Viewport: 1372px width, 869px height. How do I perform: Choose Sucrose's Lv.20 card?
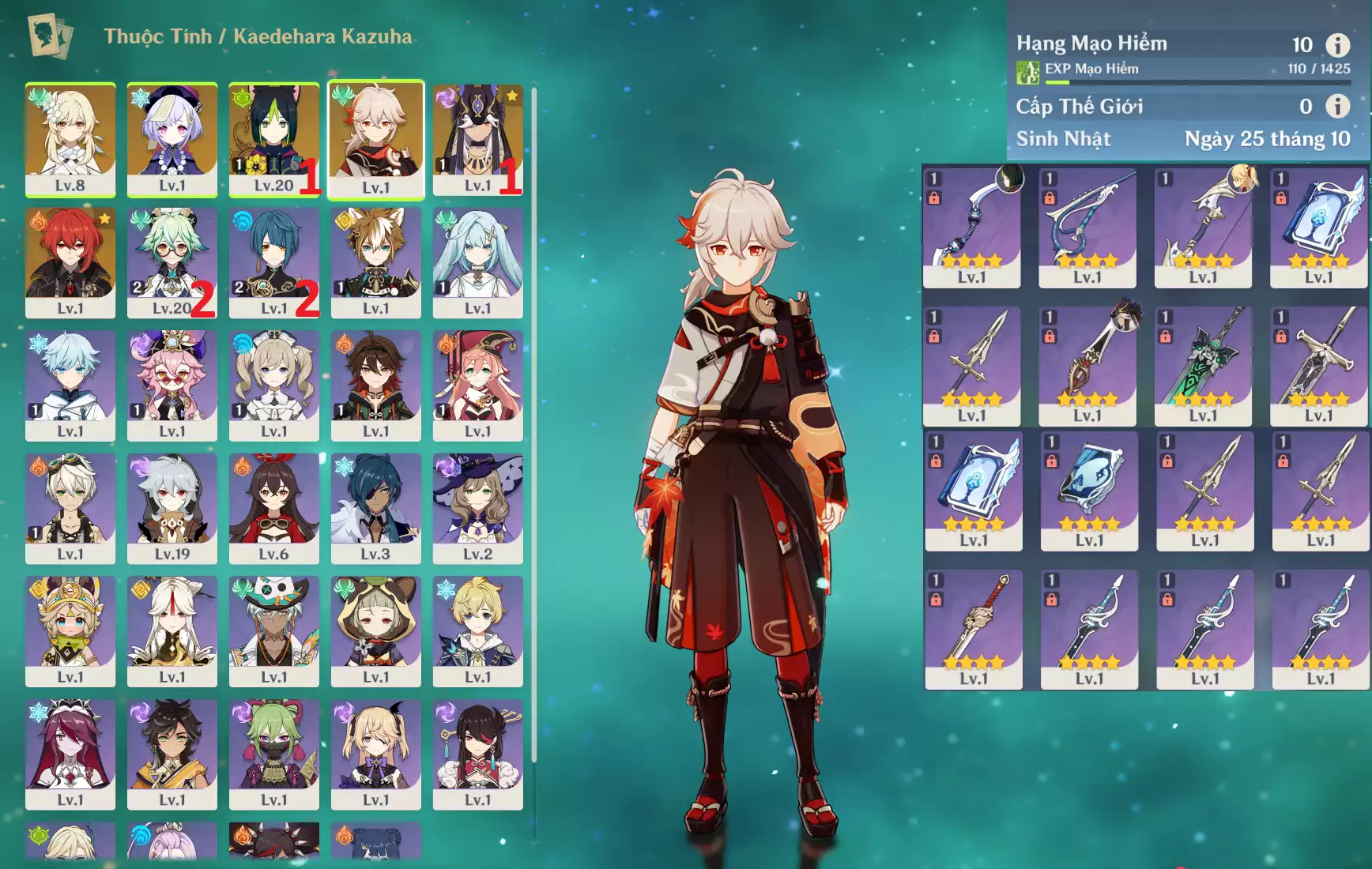(x=172, y=262)
